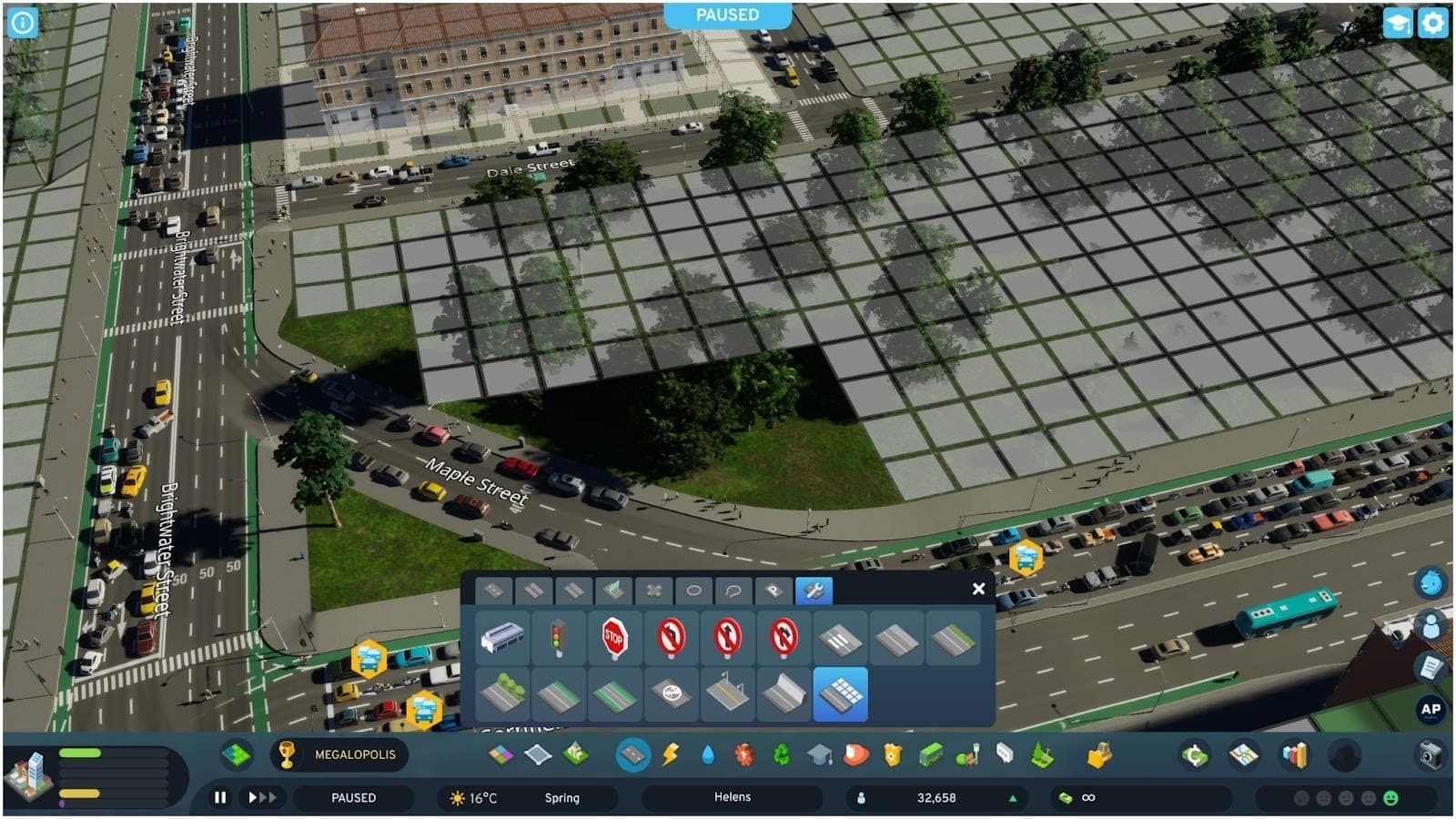
Task: Select the road street lights upgrade
Action: [x=727, y=694]
